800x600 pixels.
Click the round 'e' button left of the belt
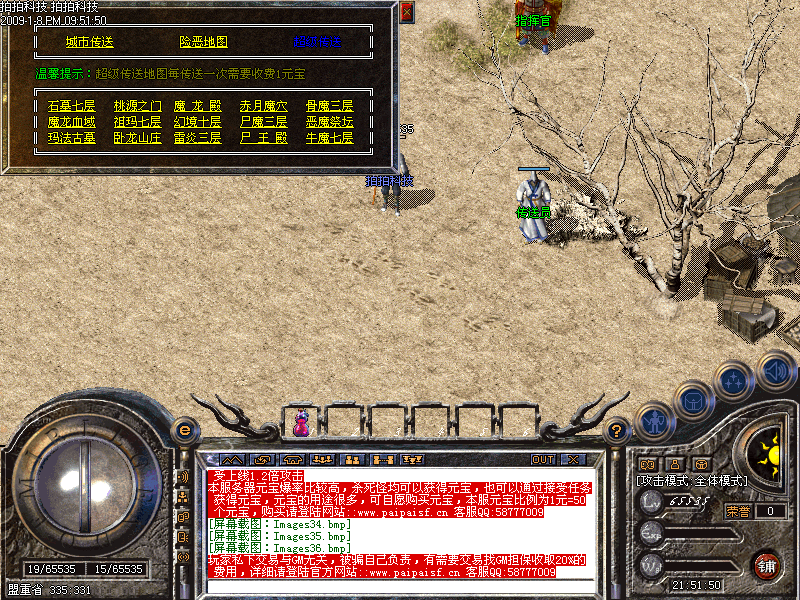pyautogui.click(x=183, y=431)
